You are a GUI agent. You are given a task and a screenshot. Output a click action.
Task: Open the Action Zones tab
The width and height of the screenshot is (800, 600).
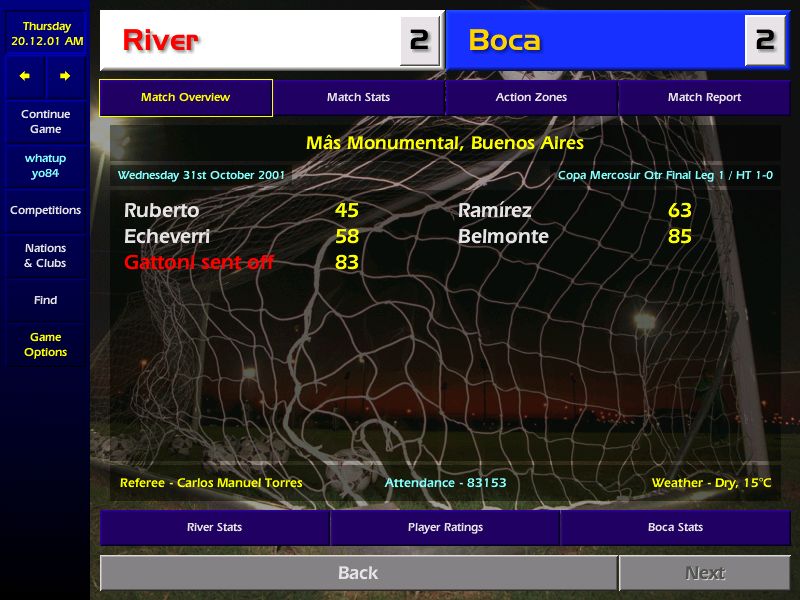pos(531,98)
